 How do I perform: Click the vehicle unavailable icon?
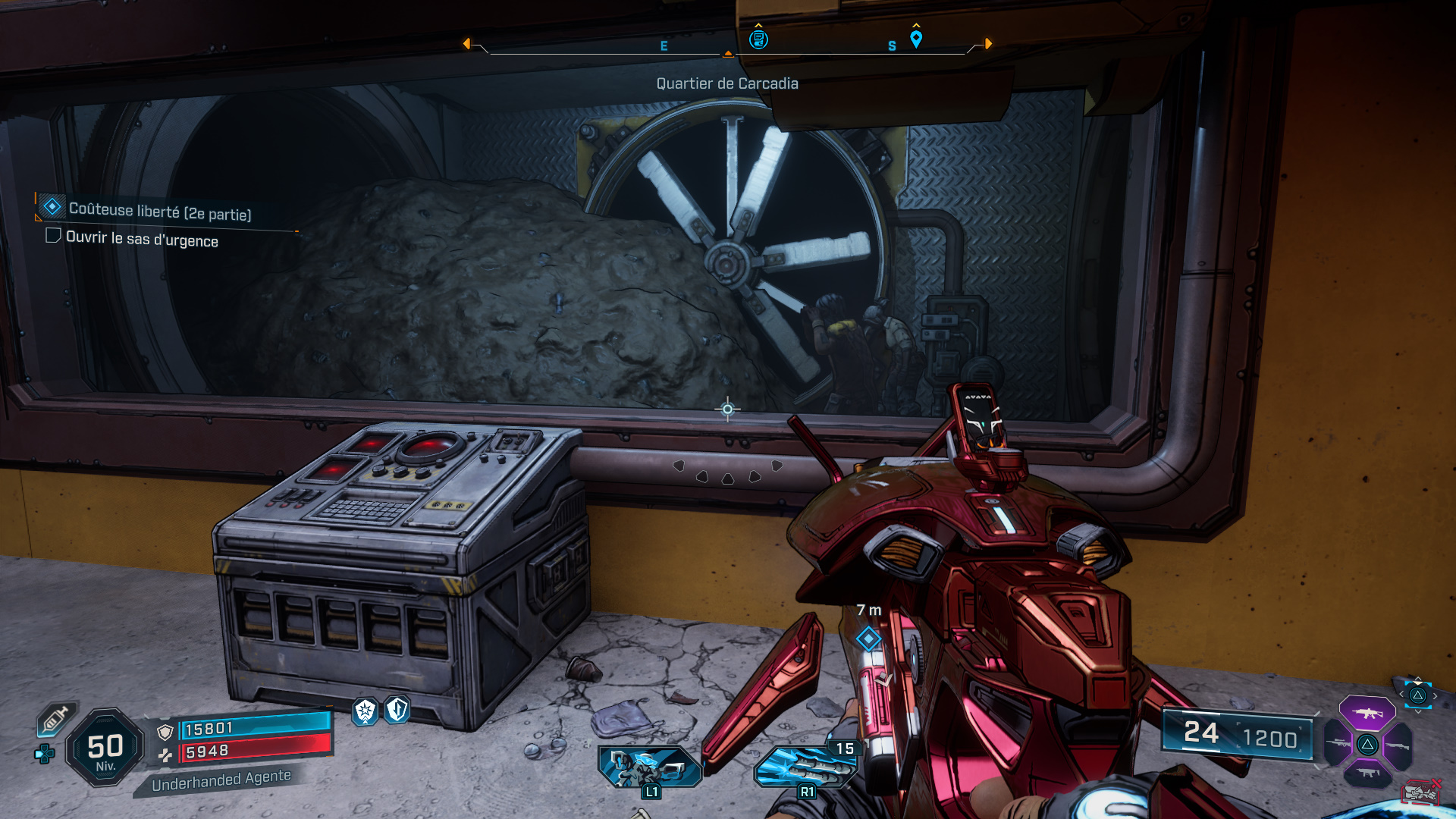pos(1421,792)
